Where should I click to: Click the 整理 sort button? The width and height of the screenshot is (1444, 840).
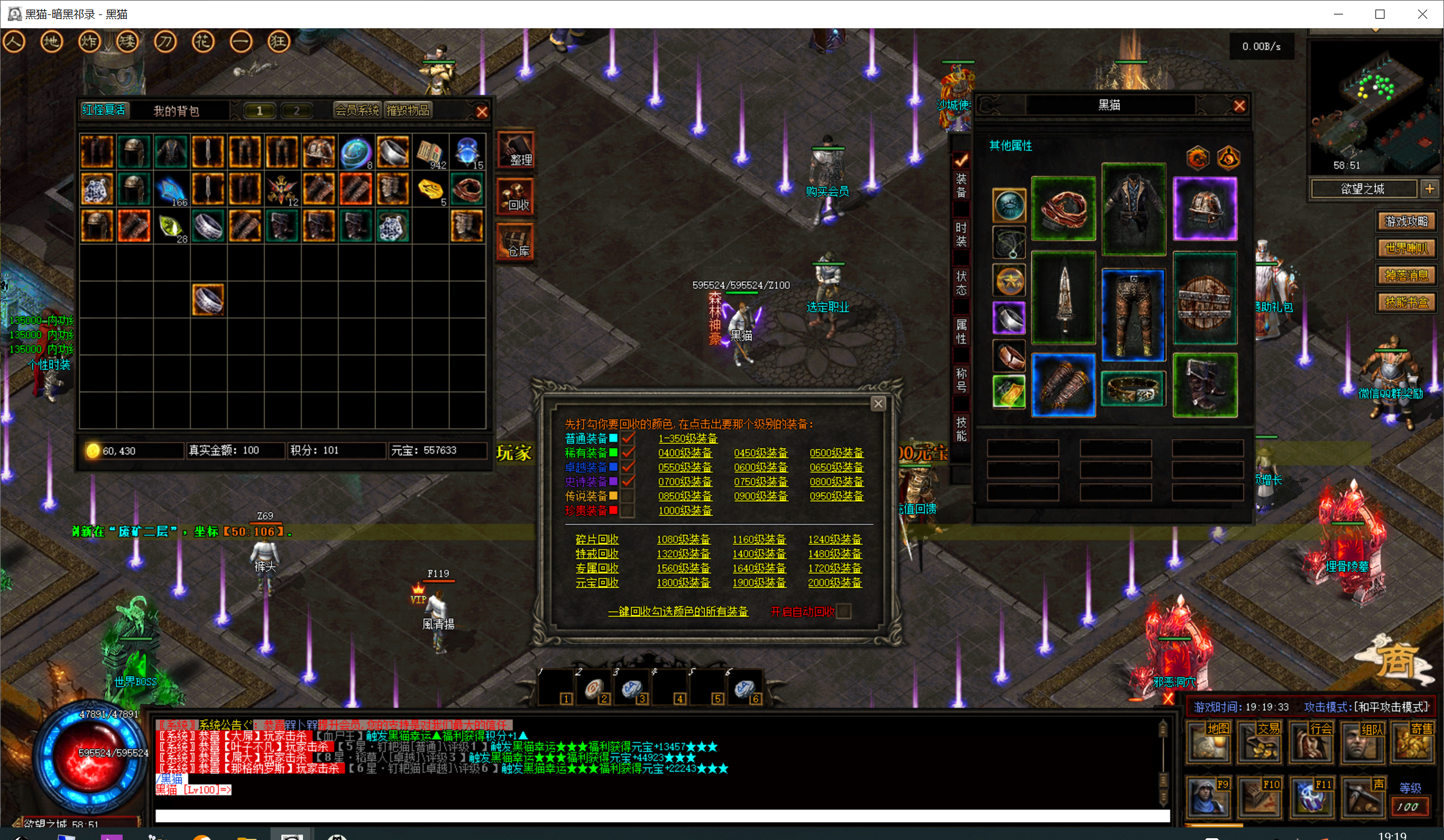[515, 150]
